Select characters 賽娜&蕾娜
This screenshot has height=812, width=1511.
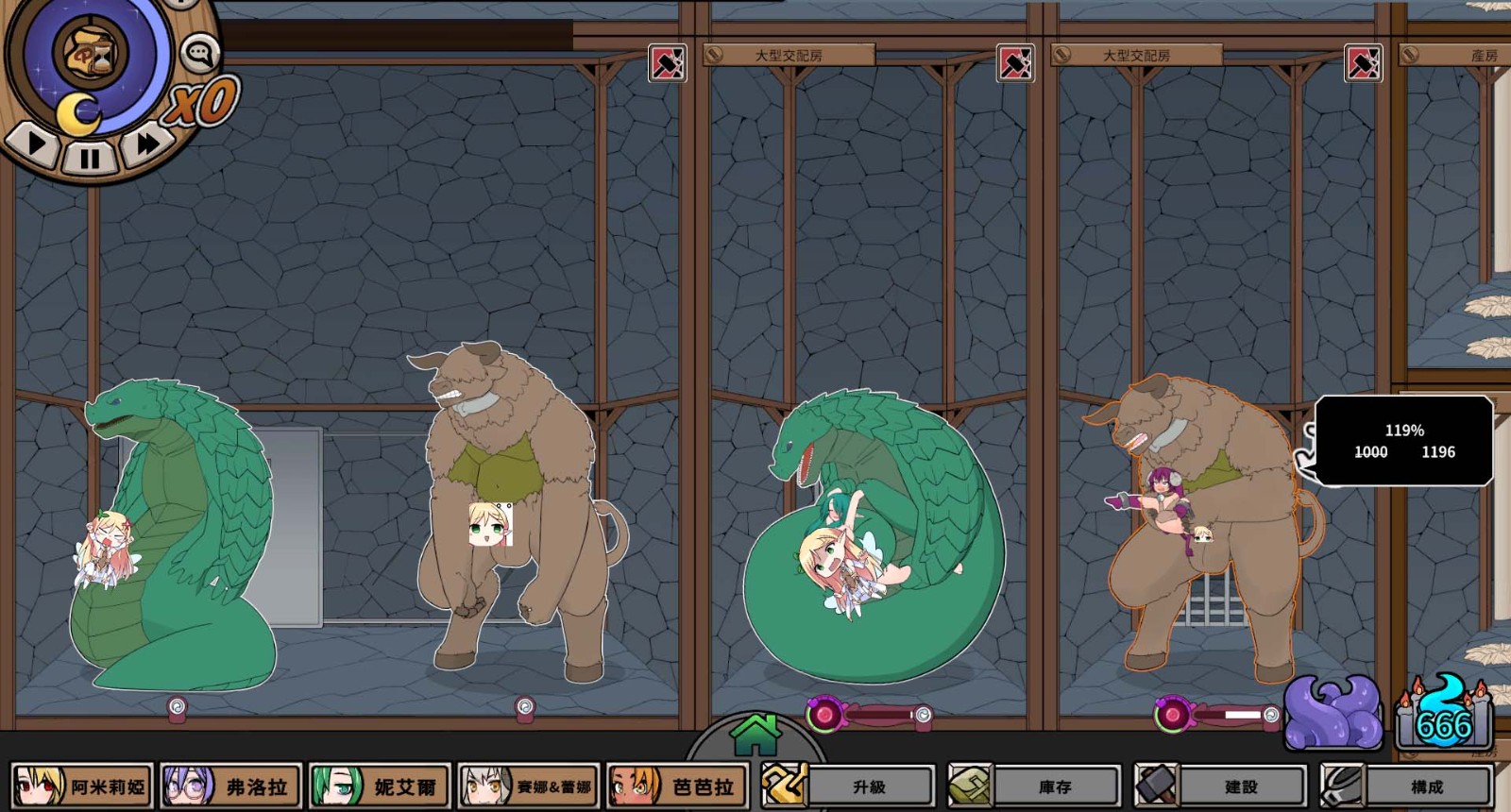(529, 786)
